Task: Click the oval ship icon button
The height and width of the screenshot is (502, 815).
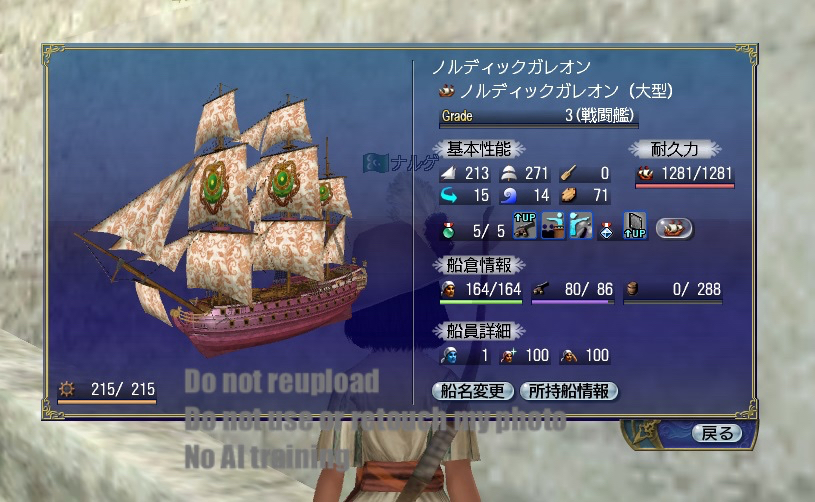Action: point(674,229)
